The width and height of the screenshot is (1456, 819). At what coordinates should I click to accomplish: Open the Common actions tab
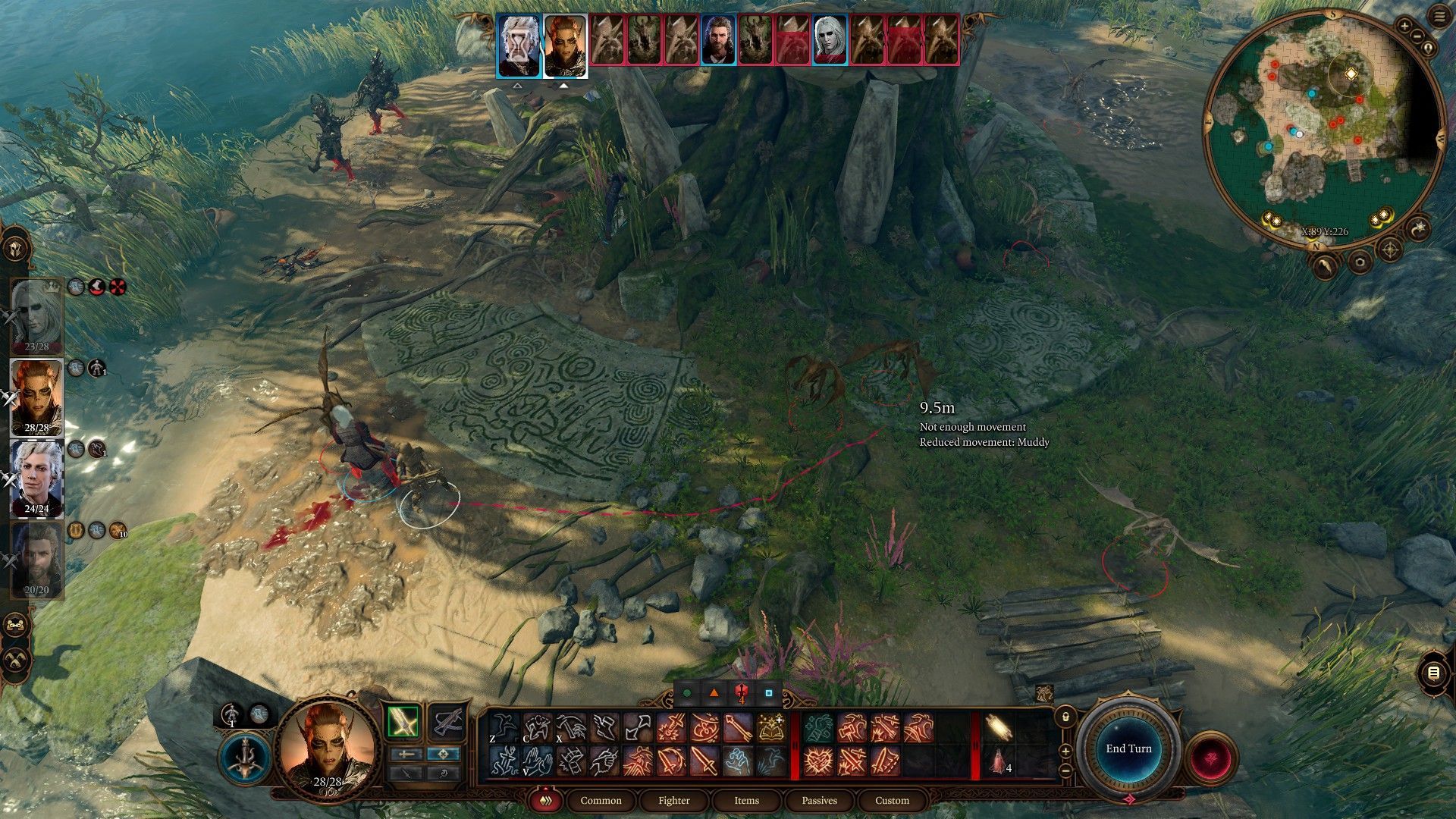pyautogui.click(x=601, y=800)
